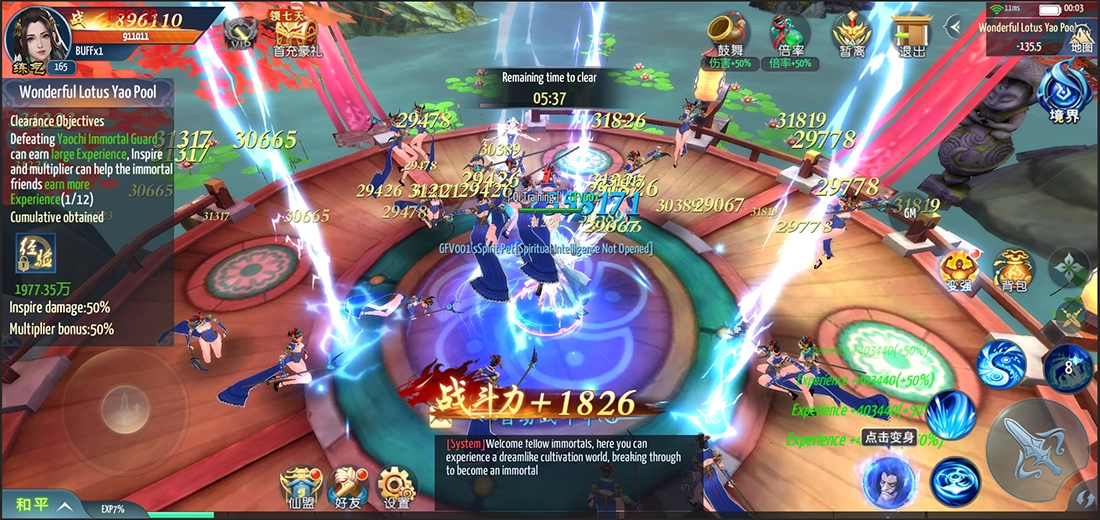Open the Immortal Alliance guild menu
This screenshot has height=520, width=1100.
pyautogui.click(x=299, y=487)
